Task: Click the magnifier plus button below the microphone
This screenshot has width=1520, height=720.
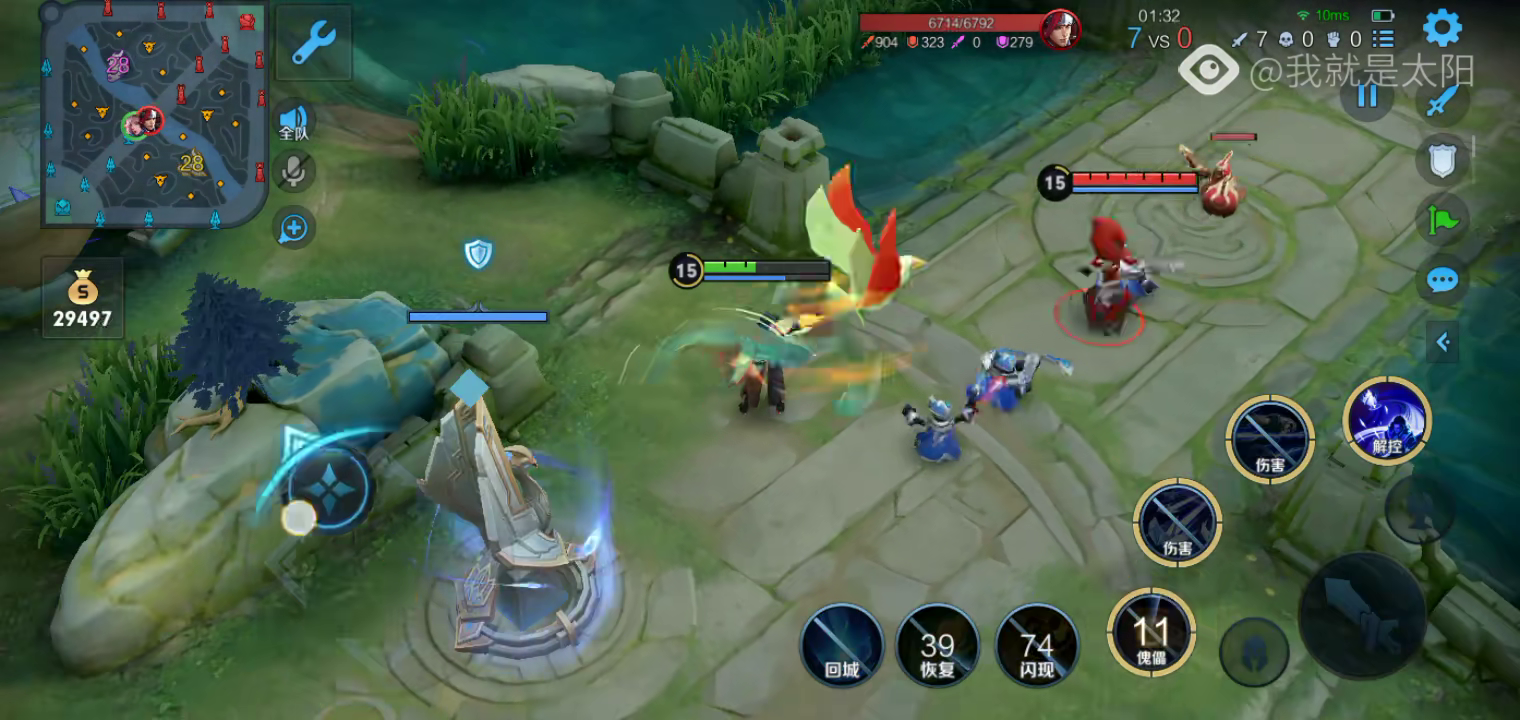Action: 293,229
